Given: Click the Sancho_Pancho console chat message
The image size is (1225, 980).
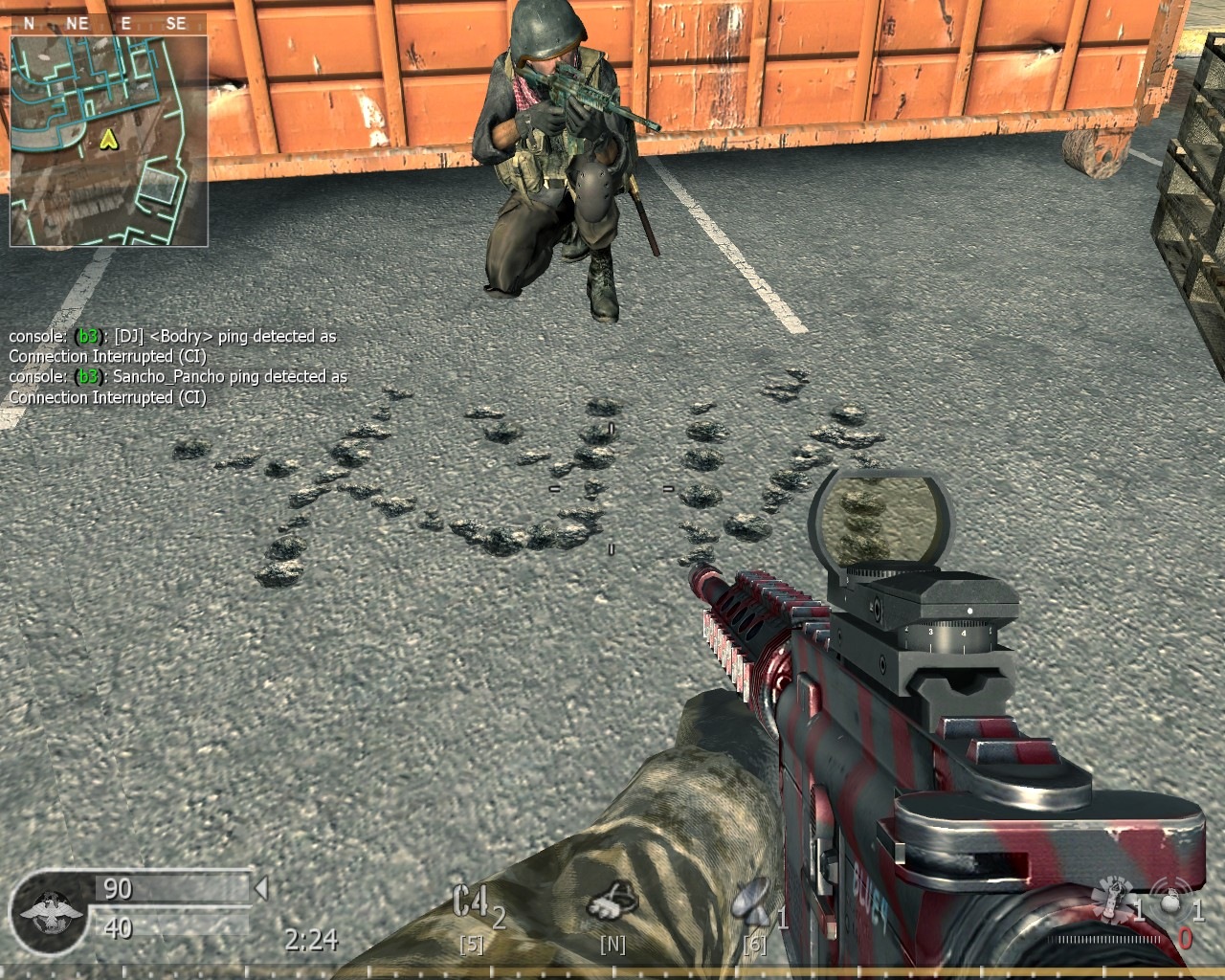Looking at the screenshot, I should point(178,387).
